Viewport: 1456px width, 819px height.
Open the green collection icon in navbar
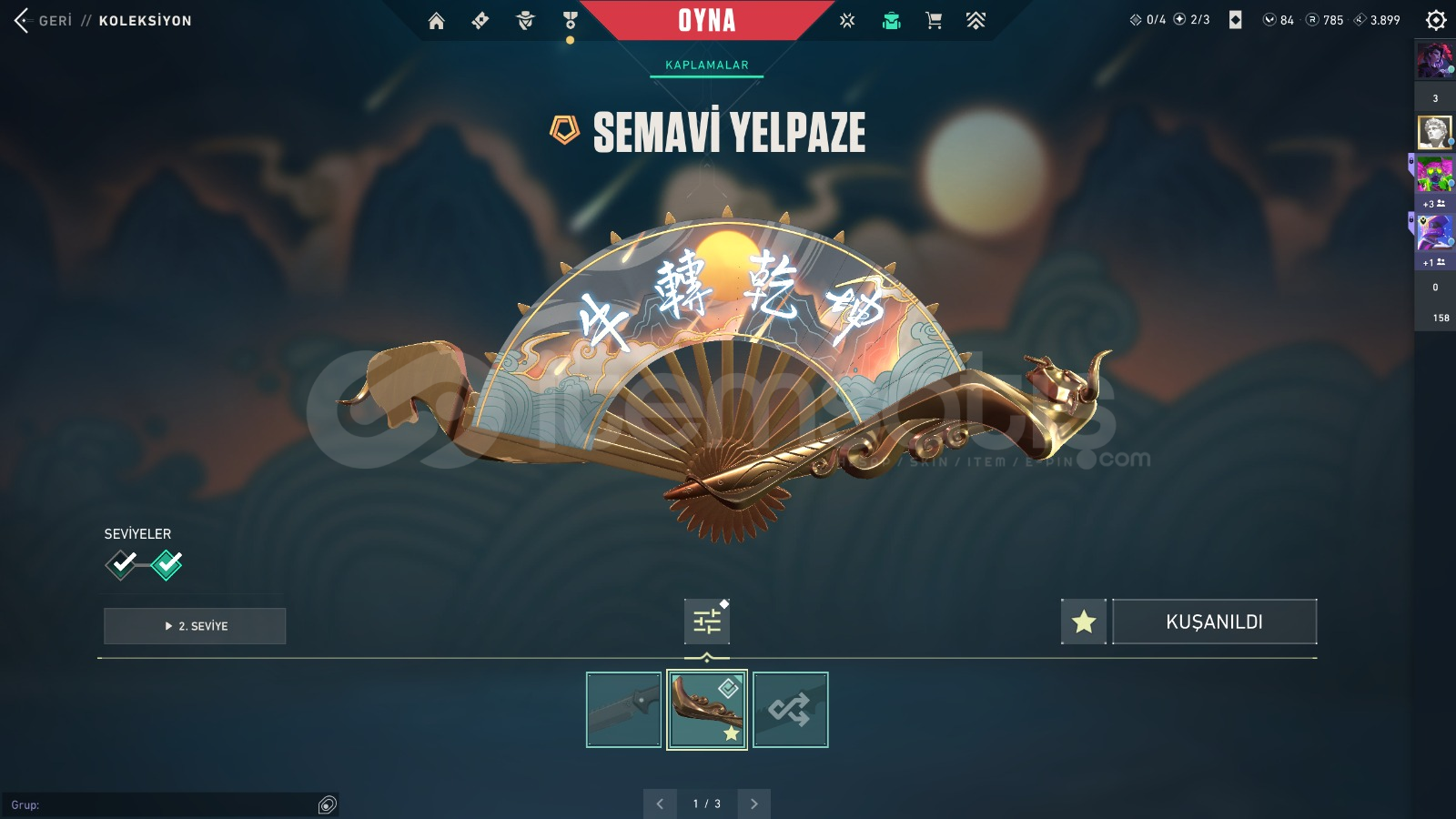coord(891,21)
